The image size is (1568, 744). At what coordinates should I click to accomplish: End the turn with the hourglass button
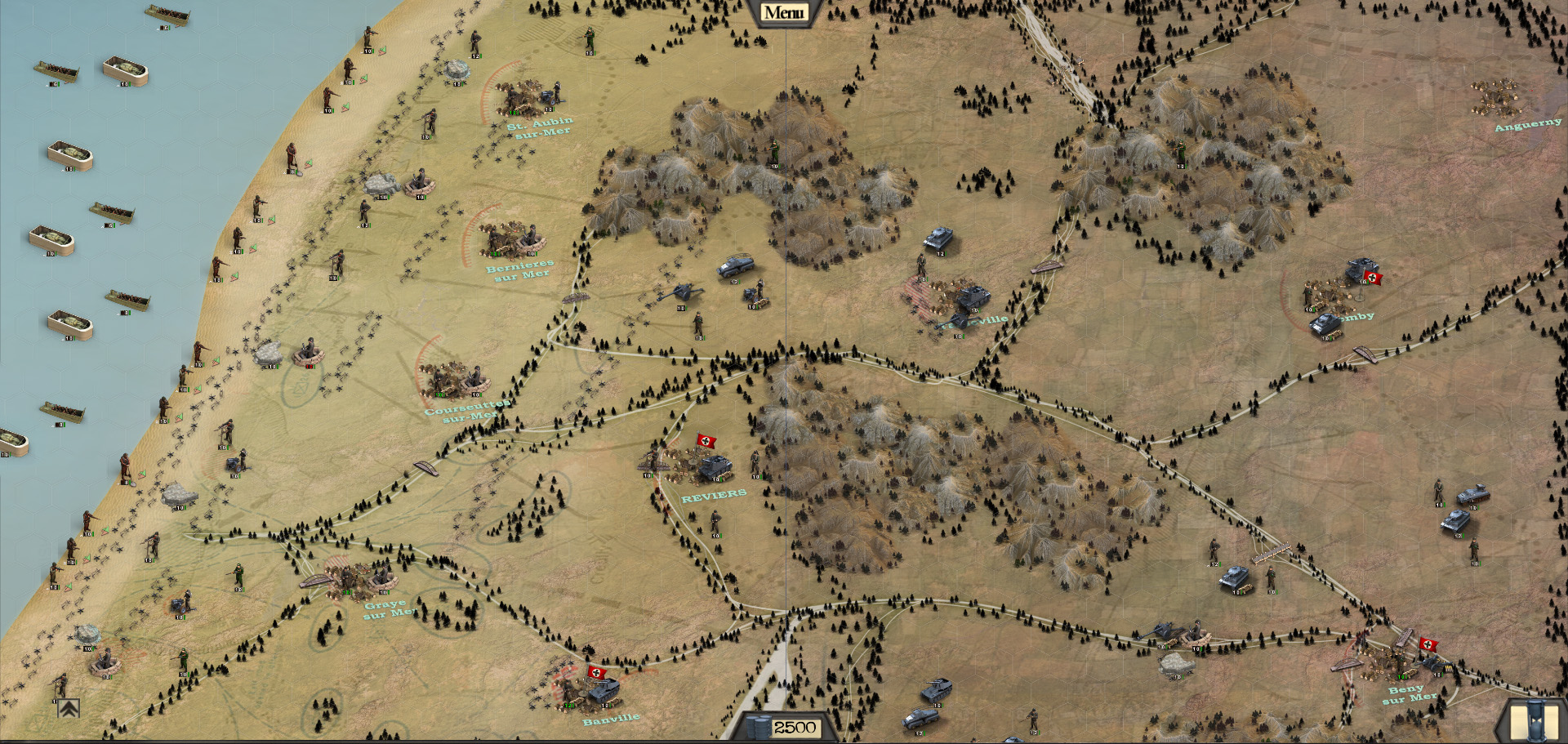[x=1532, y=722]
